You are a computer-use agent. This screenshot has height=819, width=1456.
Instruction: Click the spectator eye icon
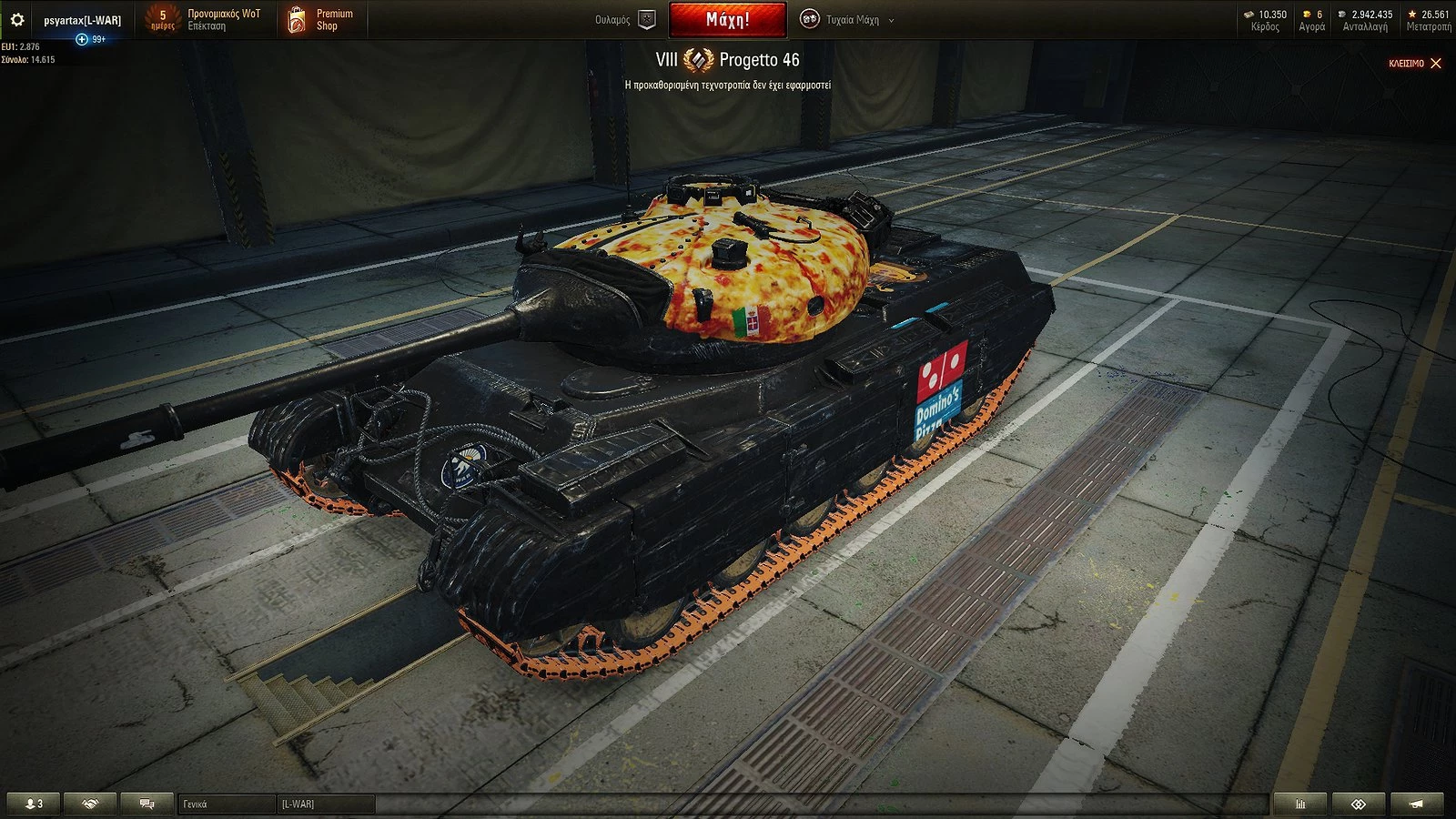tap(1360, 804)
